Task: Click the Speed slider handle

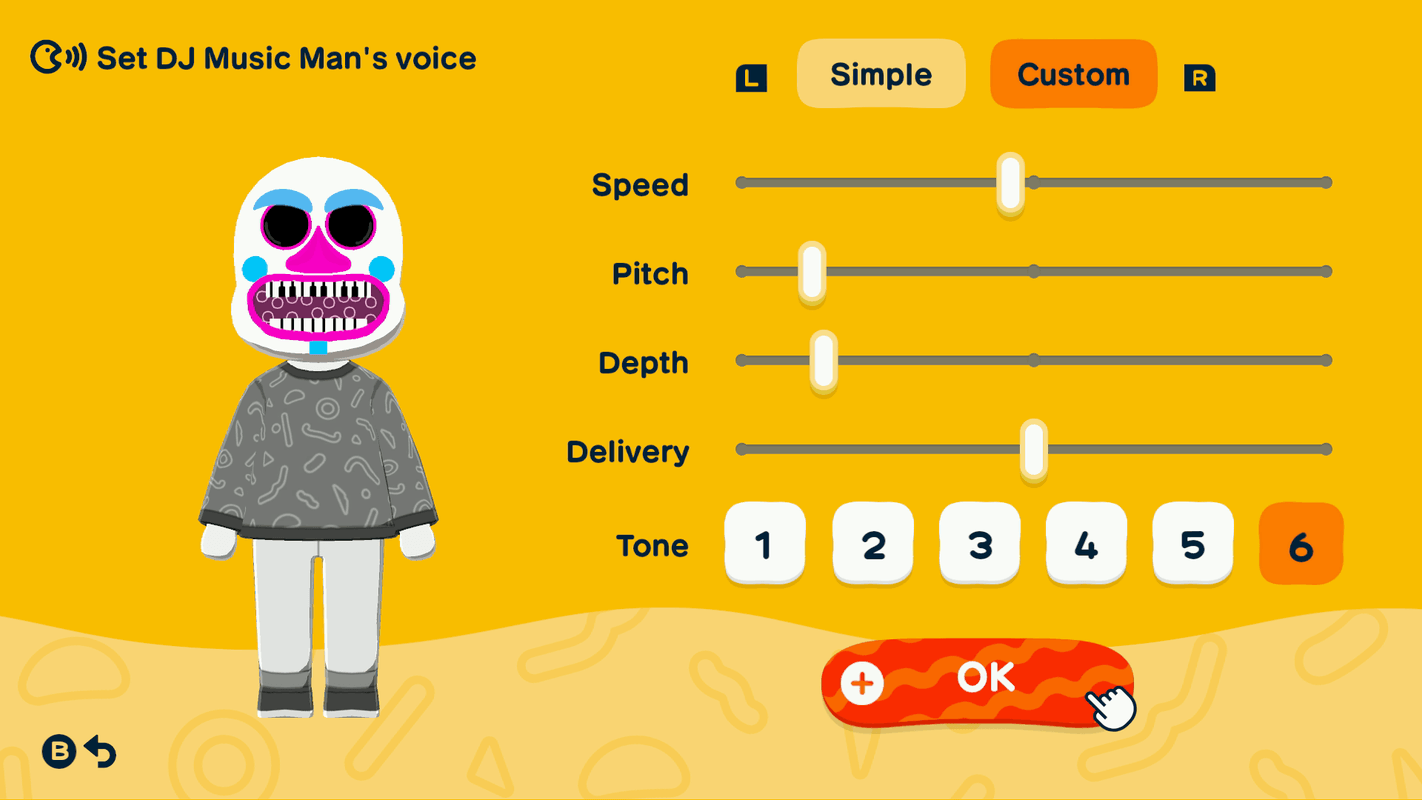Action: (1010, 182)
